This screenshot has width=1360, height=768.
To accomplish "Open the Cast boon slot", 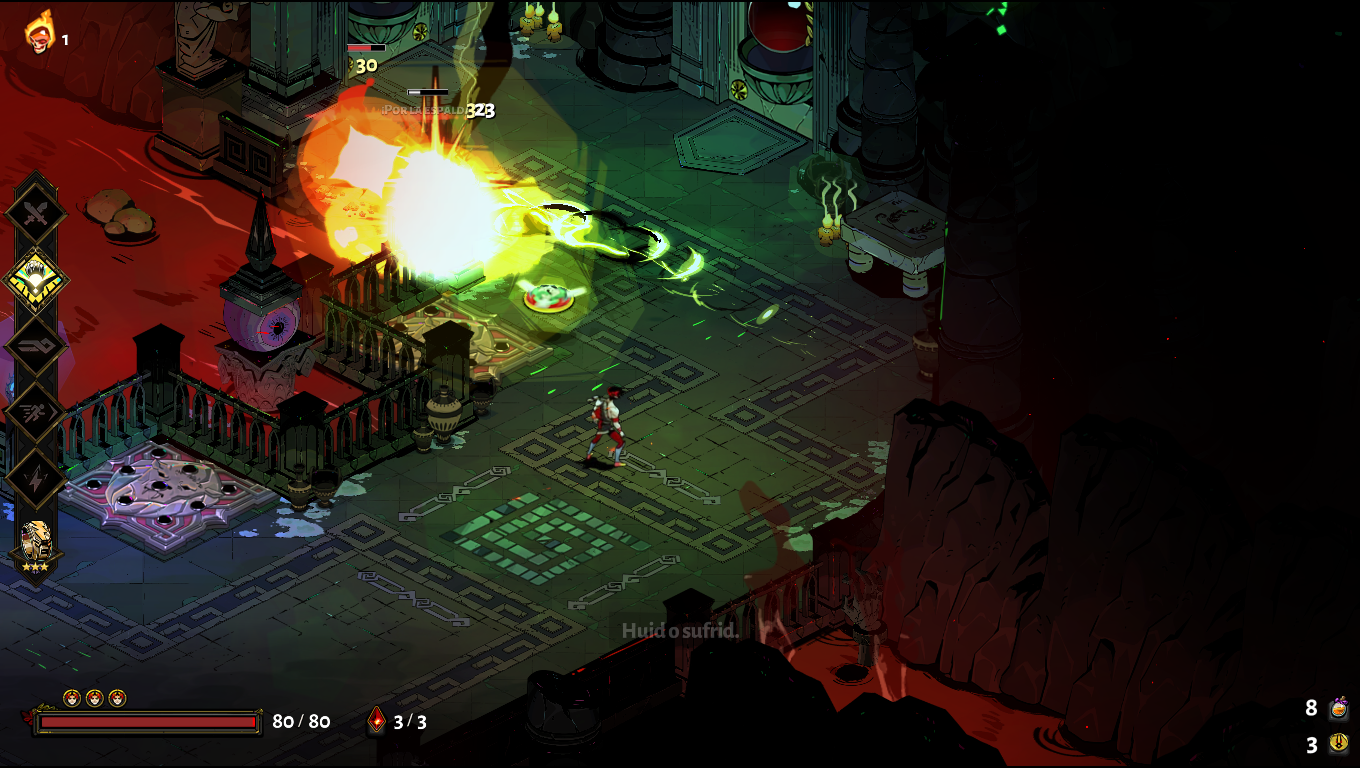I will coord(36,346).
